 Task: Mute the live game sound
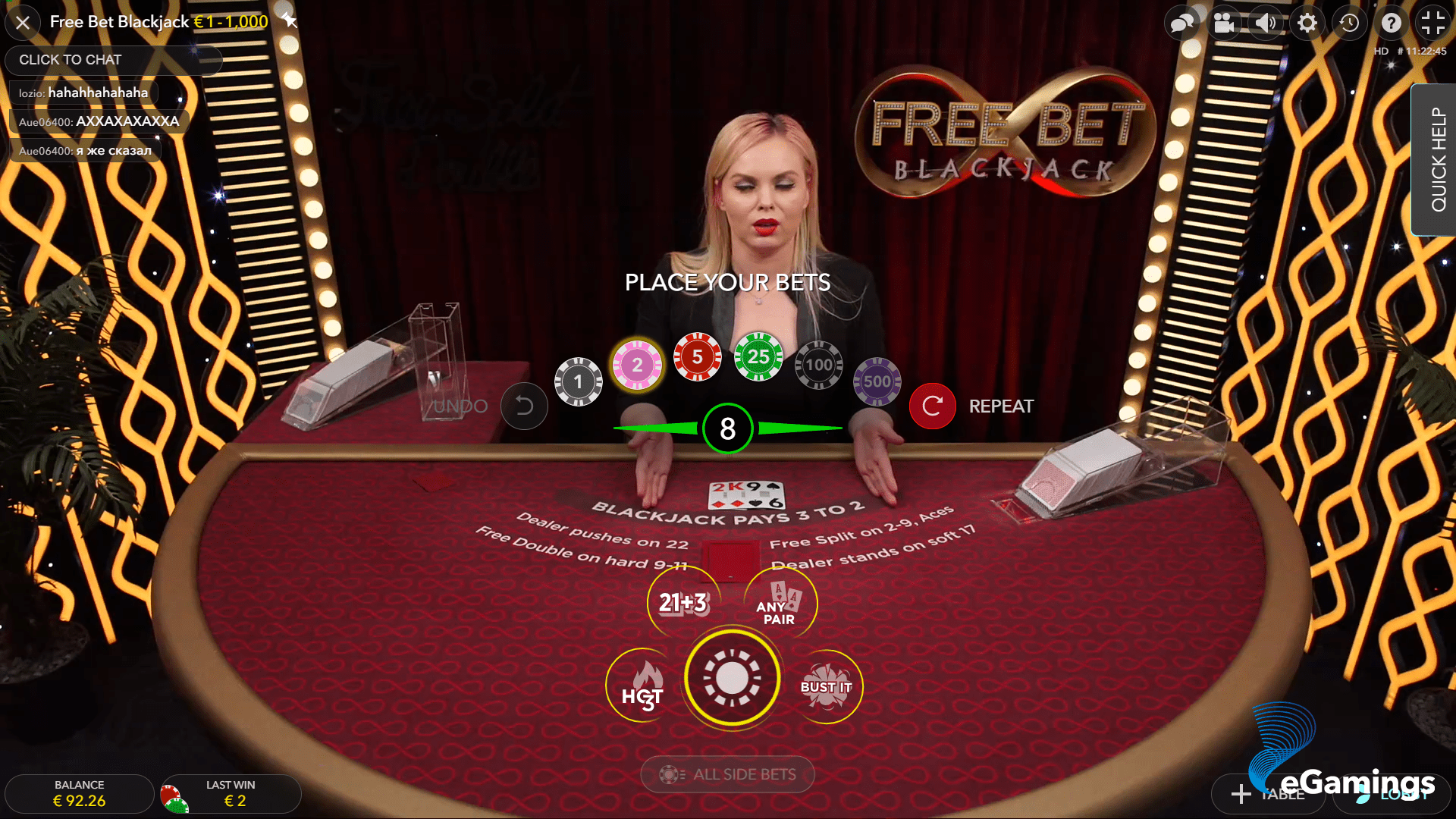pyautogui.click(x=1266, y=23)
